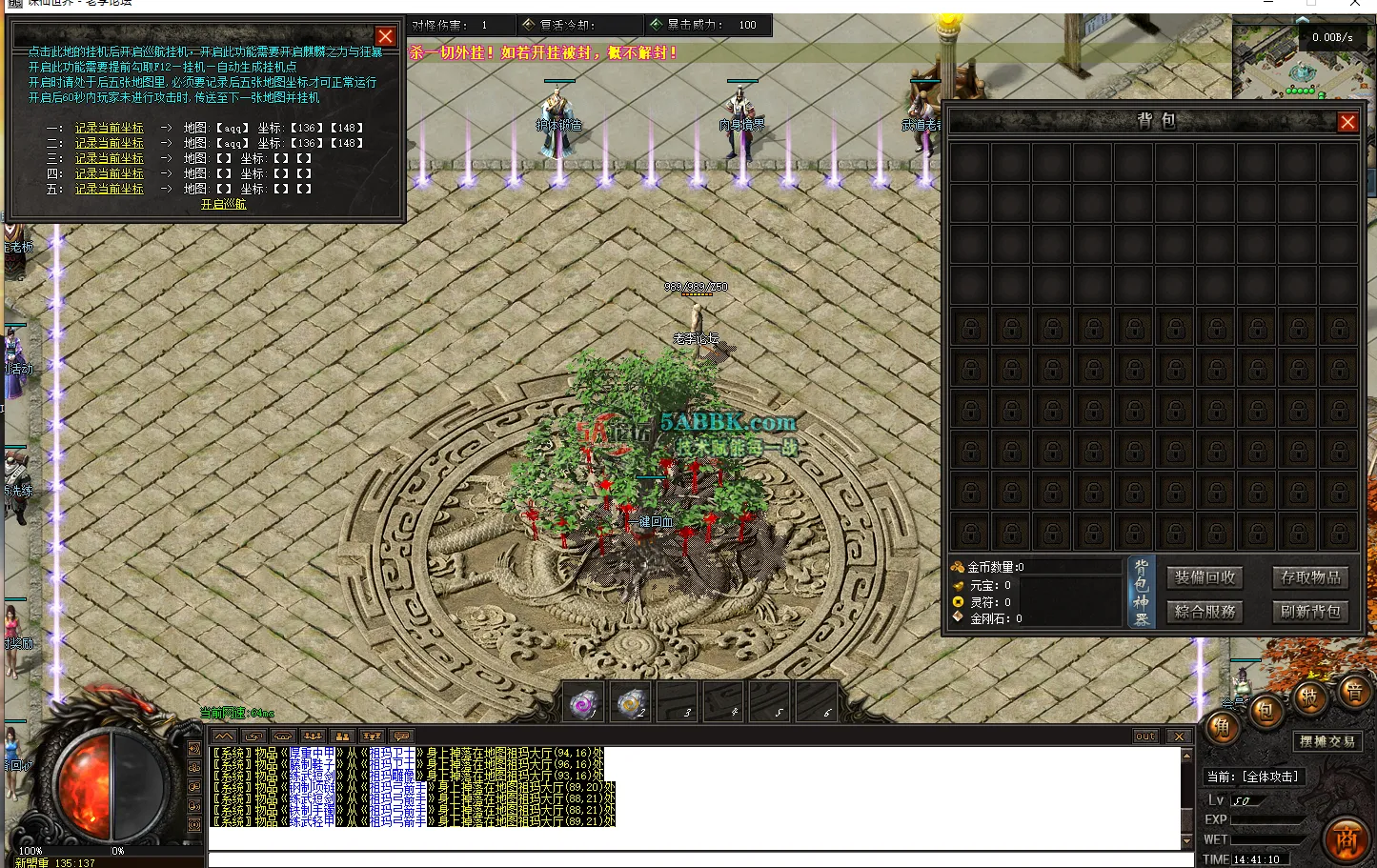Click the chat scrollbar down arrow
Image resolution: width=1377 pixels, height=868 pixels.
point(1186,841)
